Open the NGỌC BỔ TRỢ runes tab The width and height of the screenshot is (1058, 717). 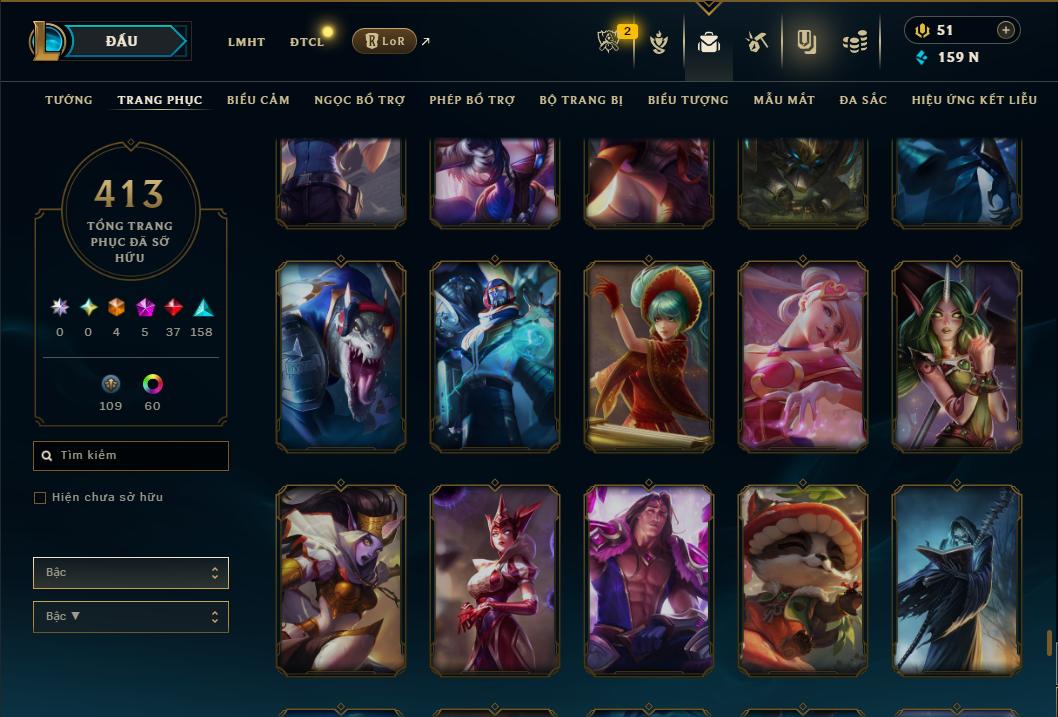[359, 100]
